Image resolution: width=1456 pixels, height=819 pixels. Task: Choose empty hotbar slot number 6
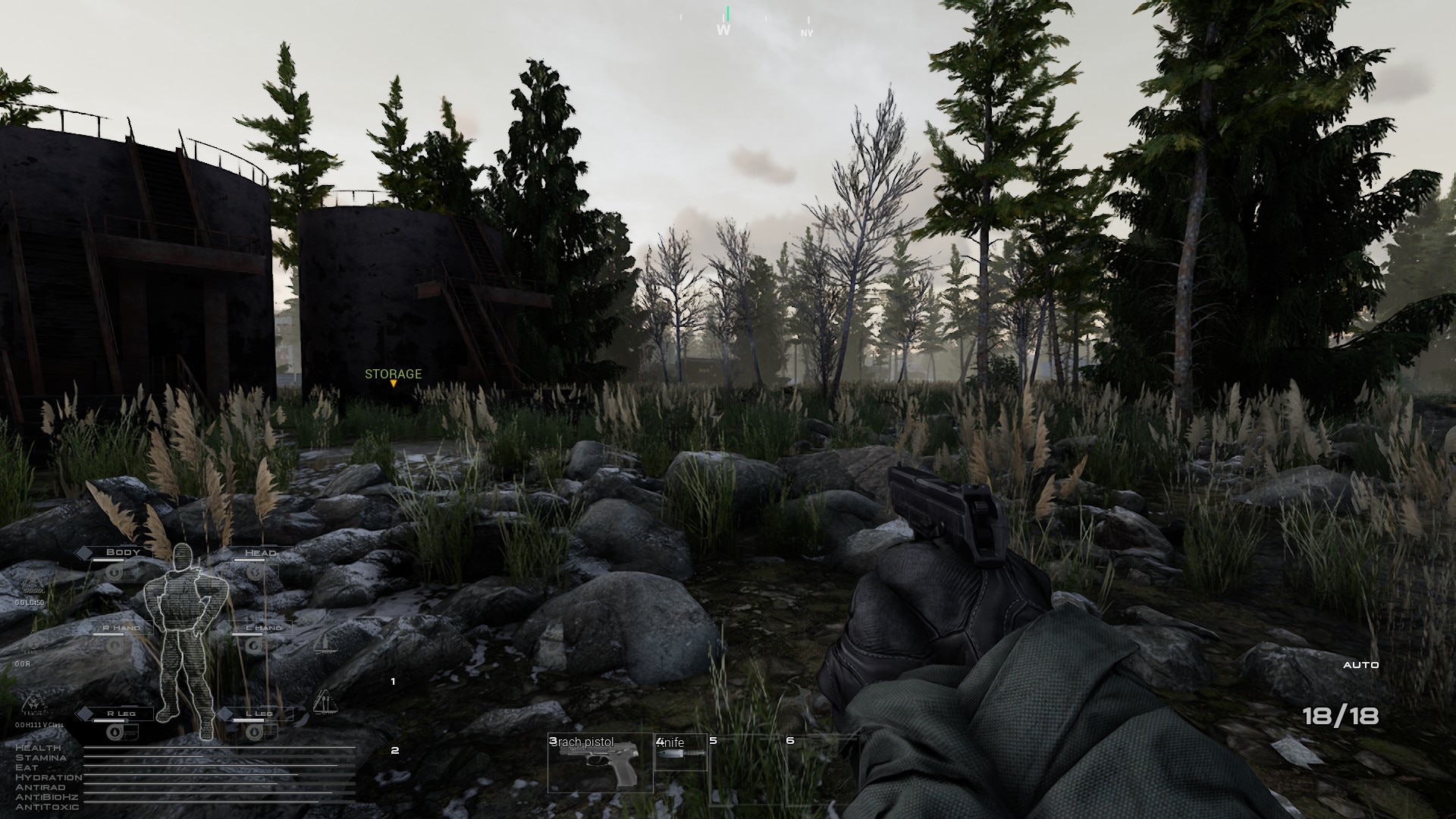(822, 766)
